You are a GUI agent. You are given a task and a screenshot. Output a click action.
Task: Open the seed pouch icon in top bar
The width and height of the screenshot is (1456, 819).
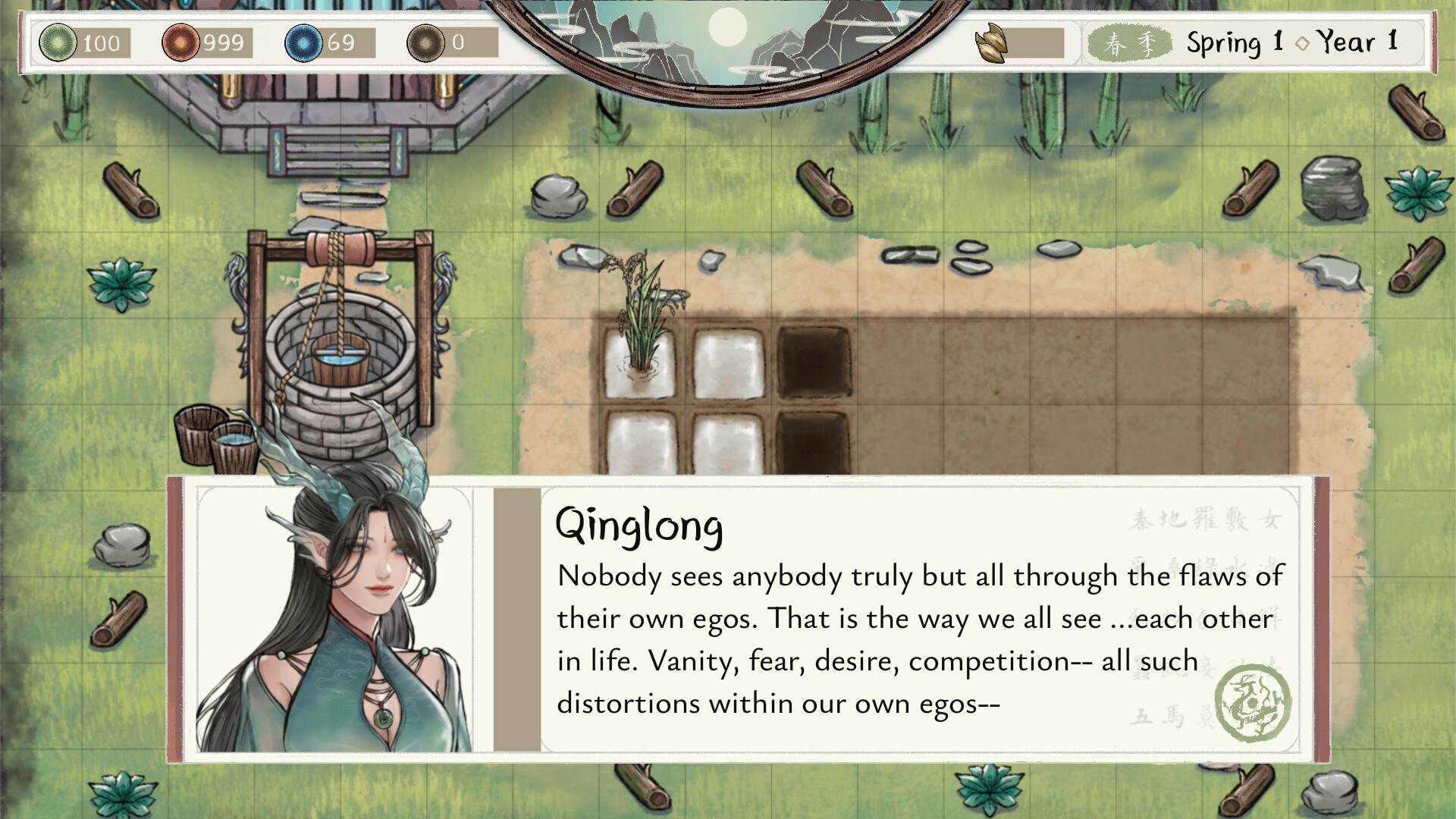coord(992,43)
